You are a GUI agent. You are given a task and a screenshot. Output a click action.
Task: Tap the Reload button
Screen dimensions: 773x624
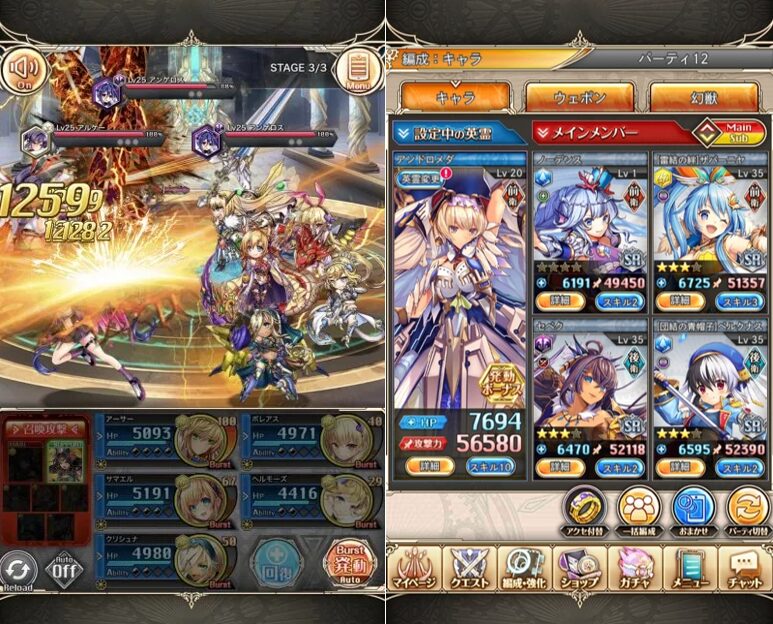click(19, 571)
